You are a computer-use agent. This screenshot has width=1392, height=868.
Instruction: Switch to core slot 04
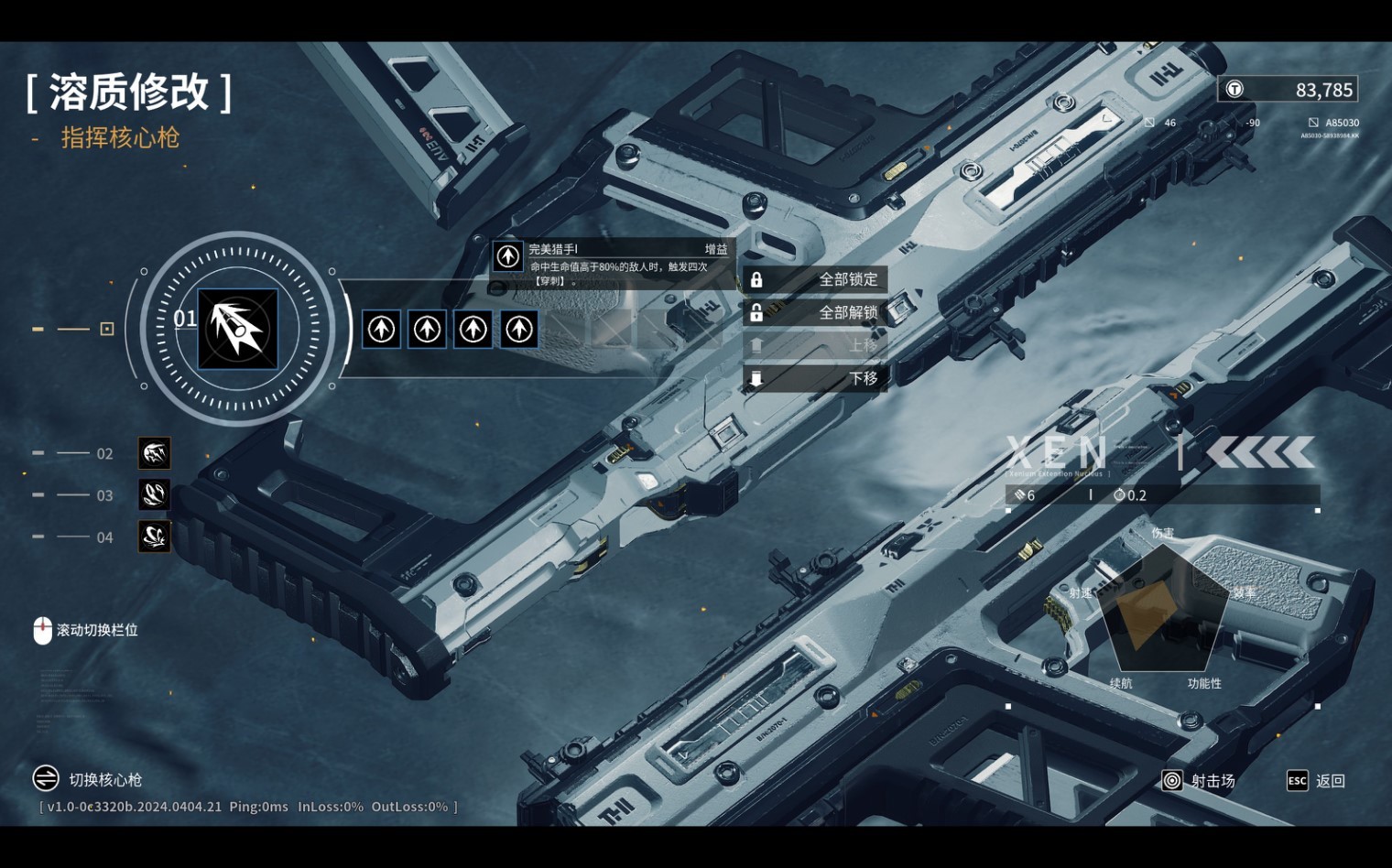[154, 537]
